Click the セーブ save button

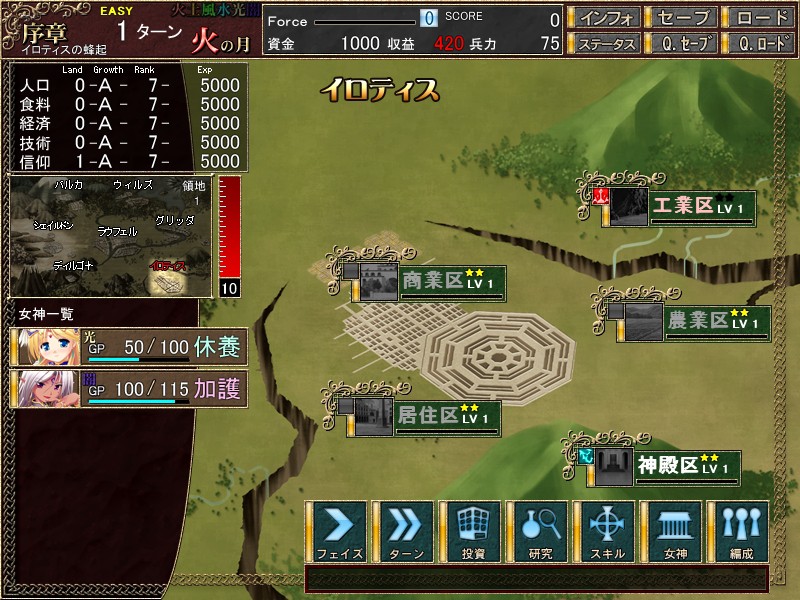click(x=681, y=17)
